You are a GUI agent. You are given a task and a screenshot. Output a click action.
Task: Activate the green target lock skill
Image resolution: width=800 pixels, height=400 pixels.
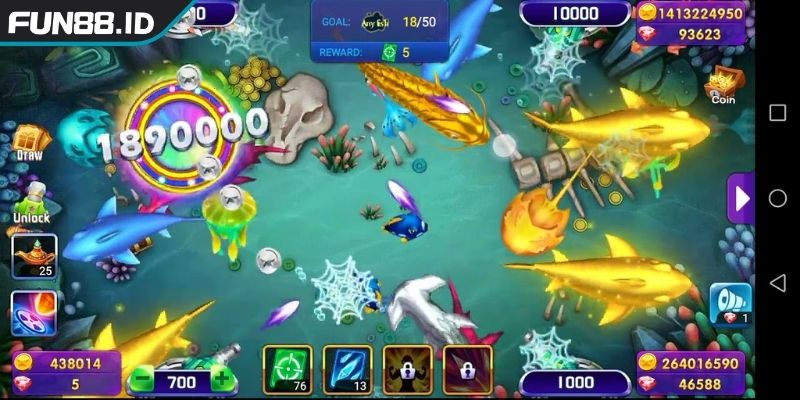[x=287, y=369]
